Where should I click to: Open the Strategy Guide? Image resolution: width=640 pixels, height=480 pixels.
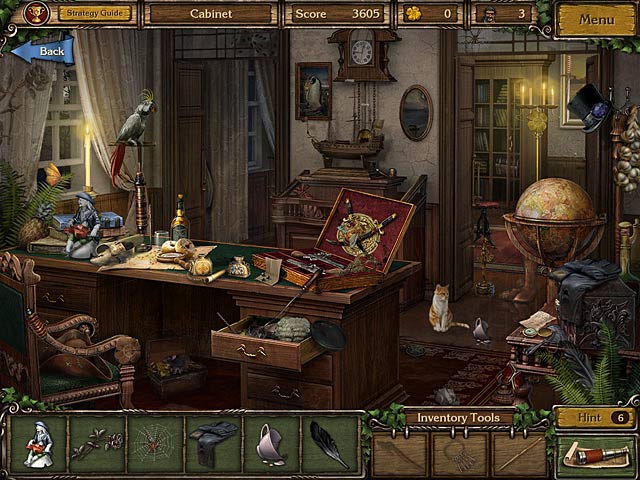click(93, 14)
